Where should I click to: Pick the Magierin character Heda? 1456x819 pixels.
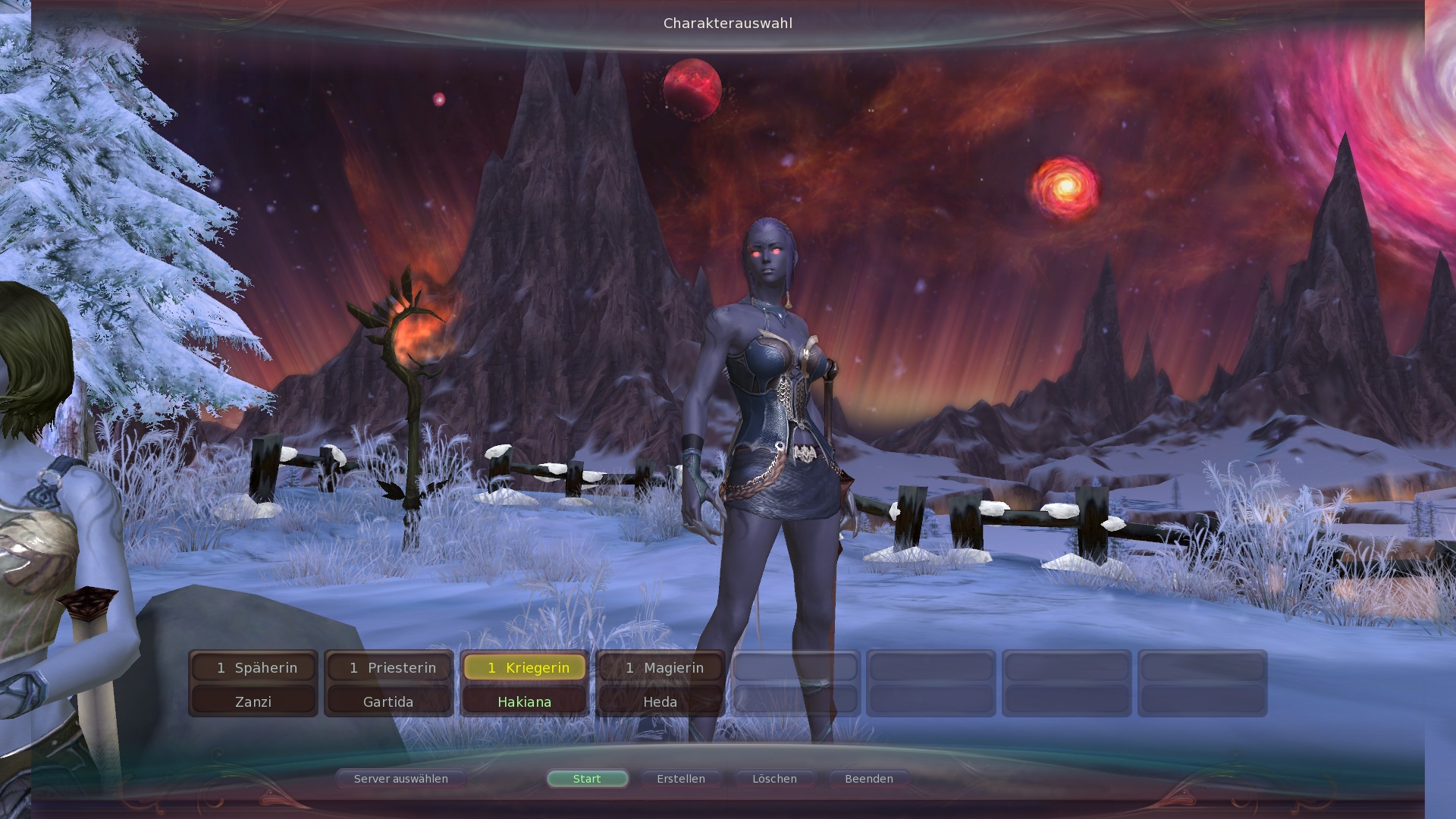coord(660,683)
